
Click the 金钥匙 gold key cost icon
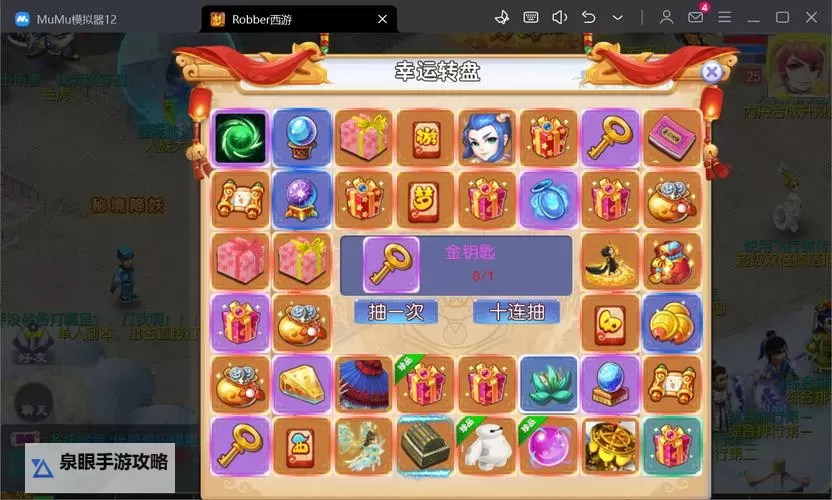click(x=390, y=265)
